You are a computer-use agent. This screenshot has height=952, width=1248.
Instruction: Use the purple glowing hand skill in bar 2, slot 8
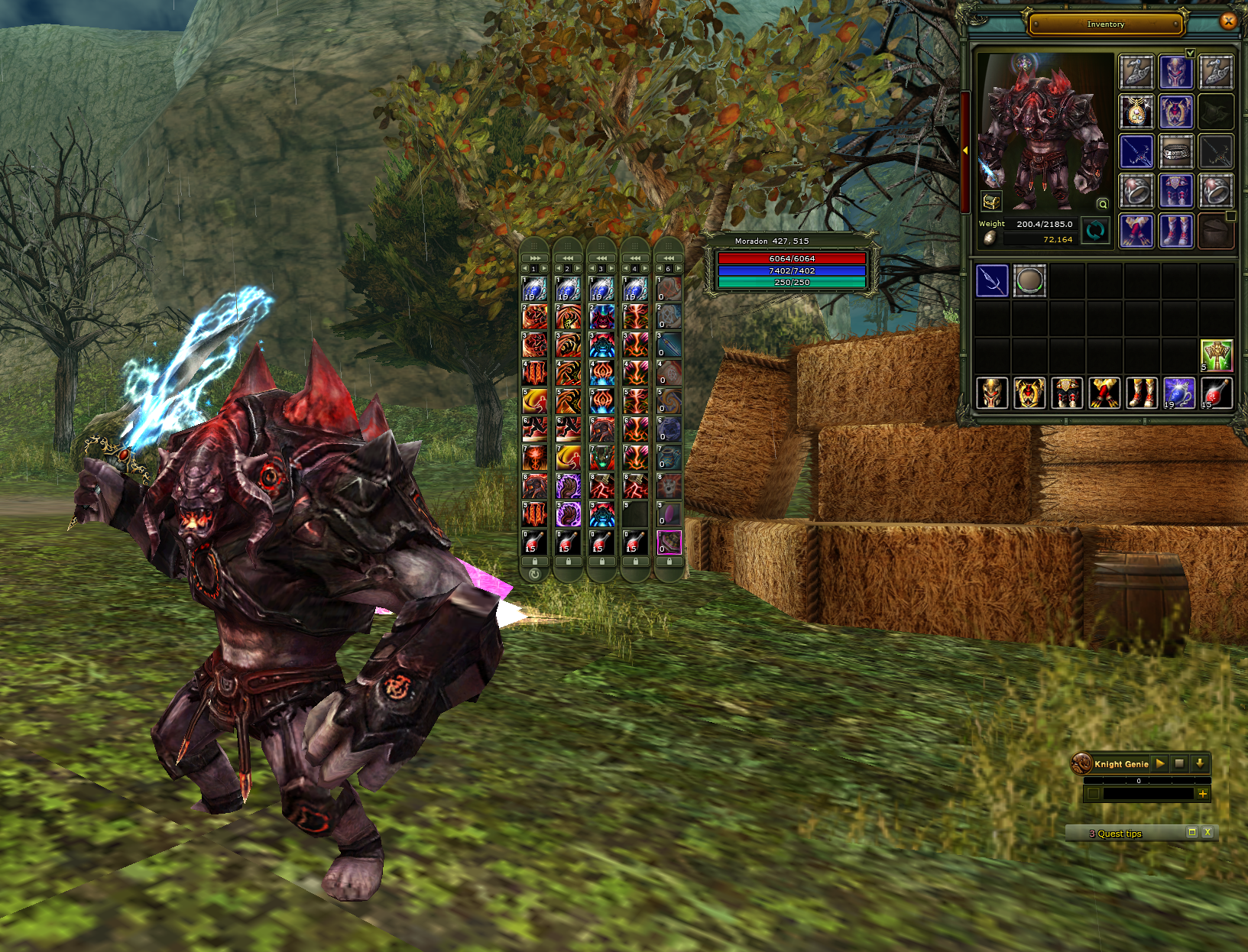coord(568,486)
